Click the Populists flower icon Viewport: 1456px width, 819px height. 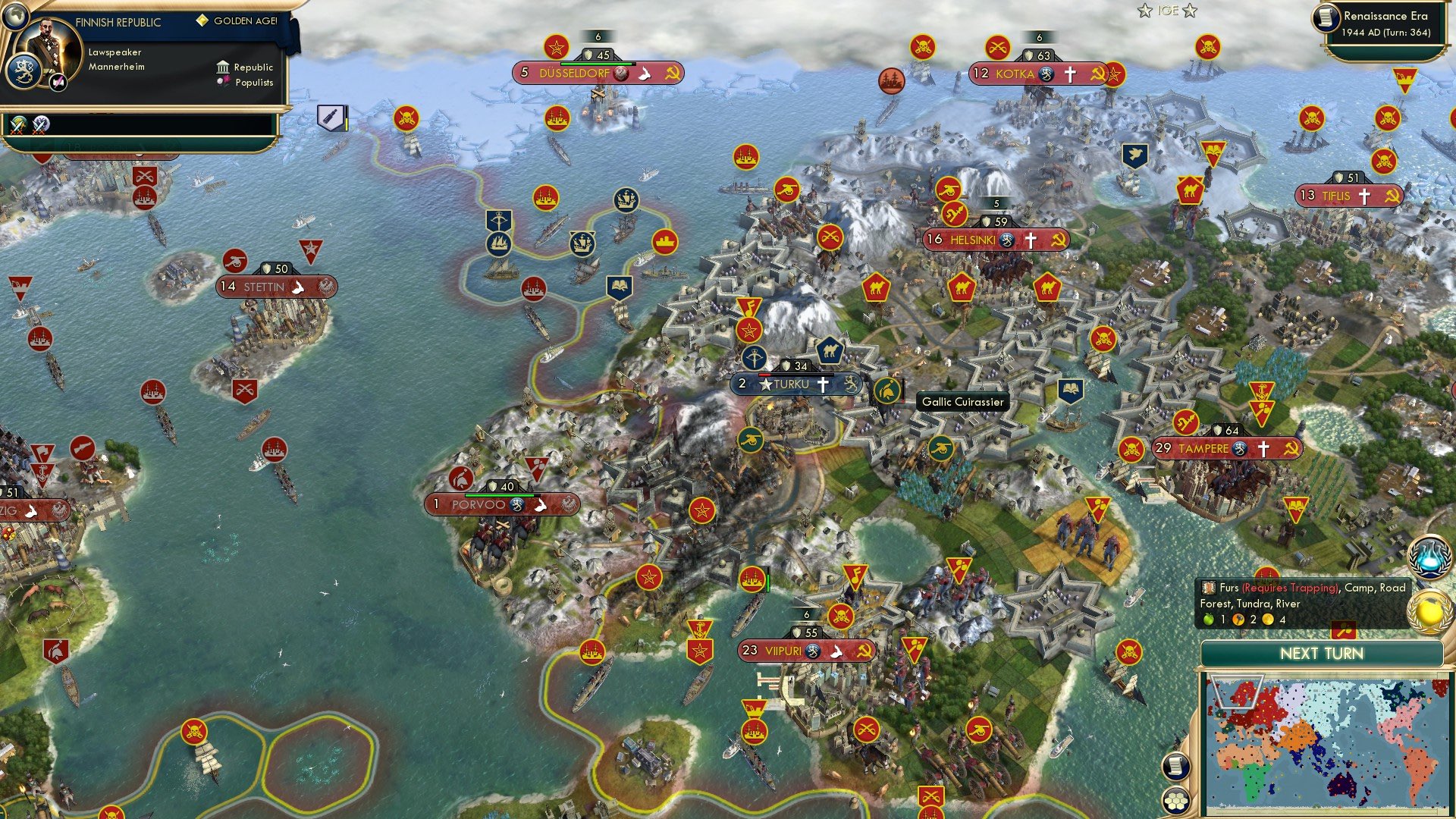(223, 83)
